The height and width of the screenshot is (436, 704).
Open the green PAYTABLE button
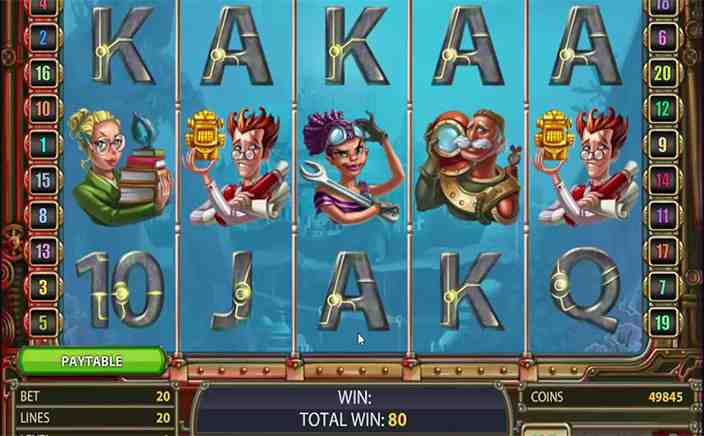(91, 360)
